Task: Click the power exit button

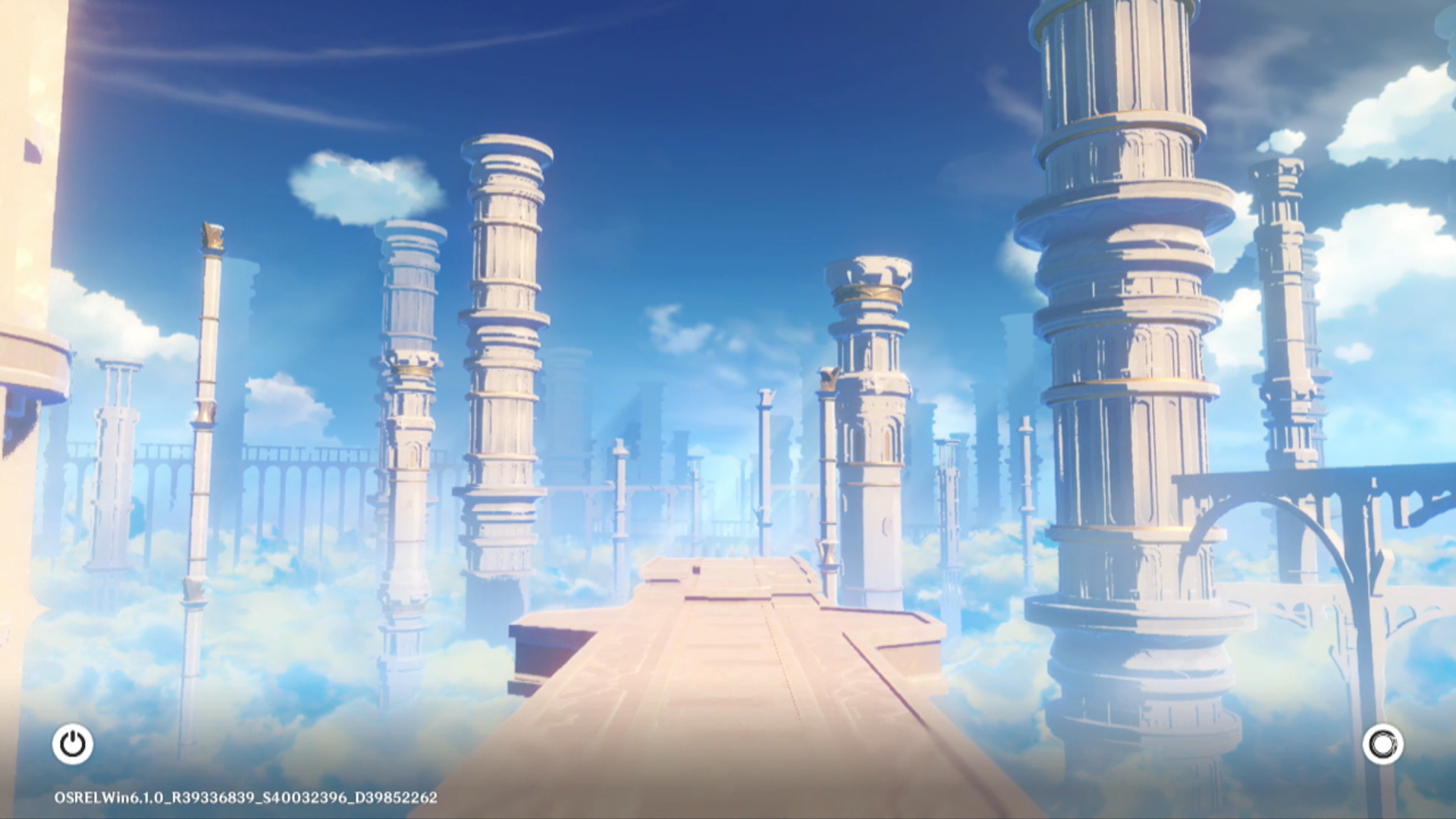Action: [73, 744]
